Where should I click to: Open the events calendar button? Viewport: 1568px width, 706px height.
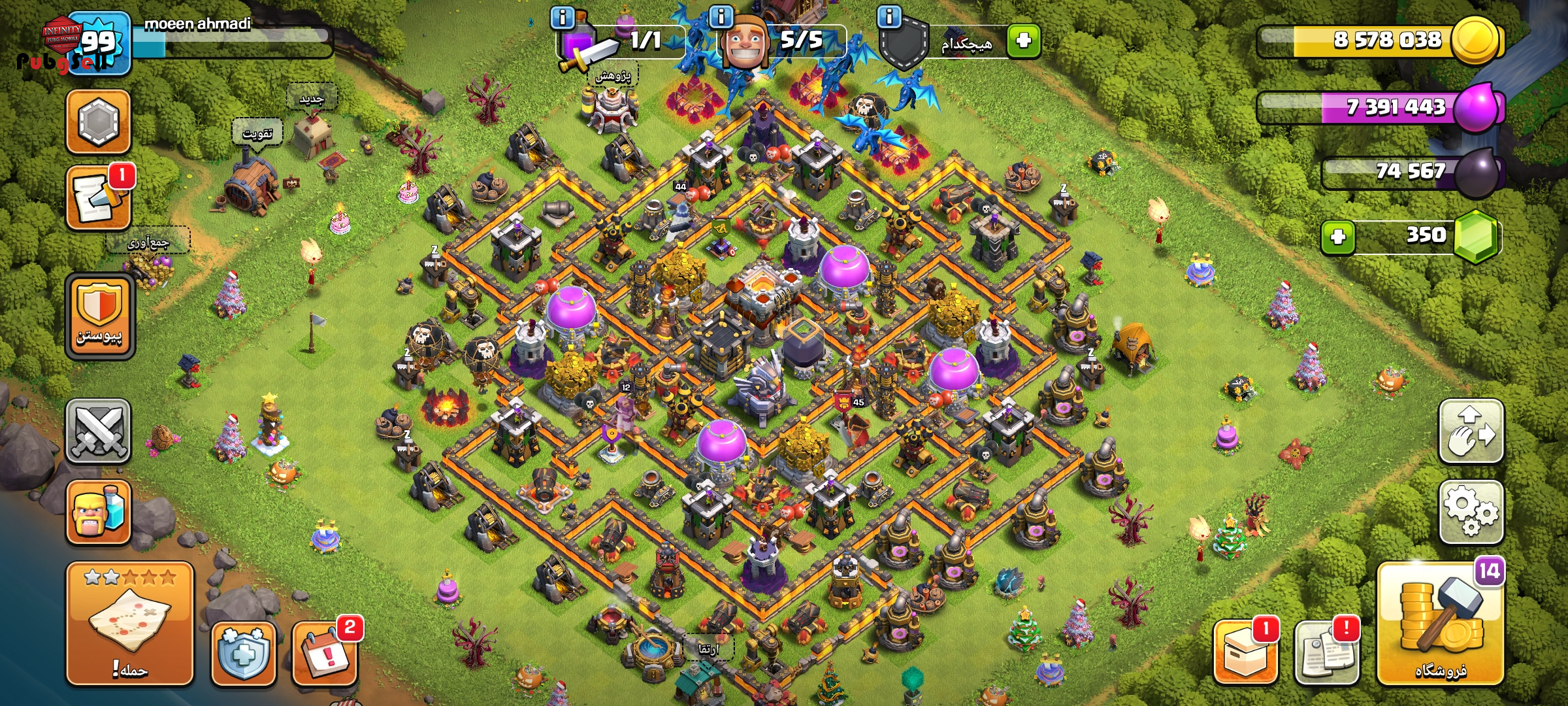coord(325,653)
